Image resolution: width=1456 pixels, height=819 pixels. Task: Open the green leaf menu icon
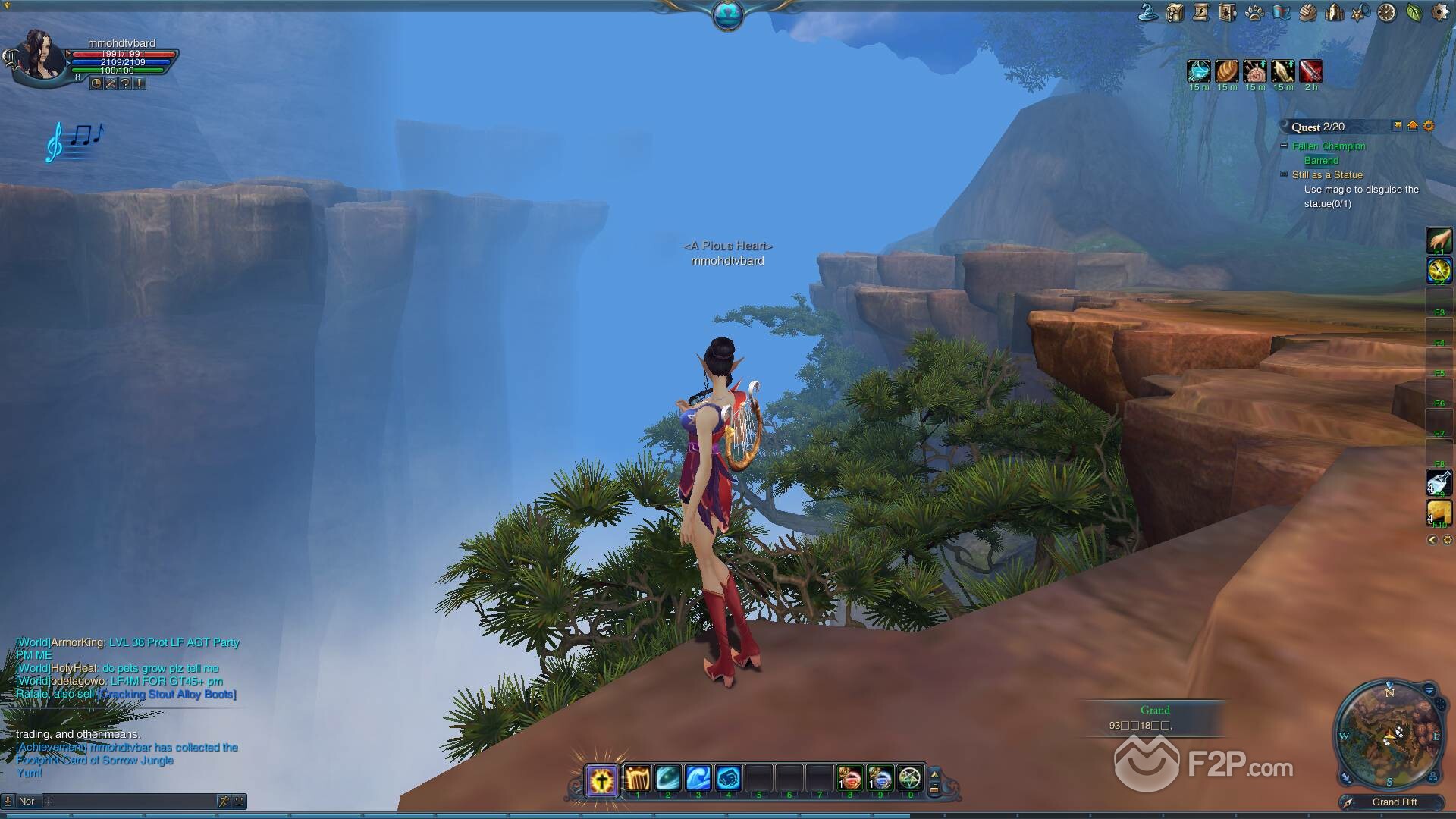click(x=1414, y=12)
